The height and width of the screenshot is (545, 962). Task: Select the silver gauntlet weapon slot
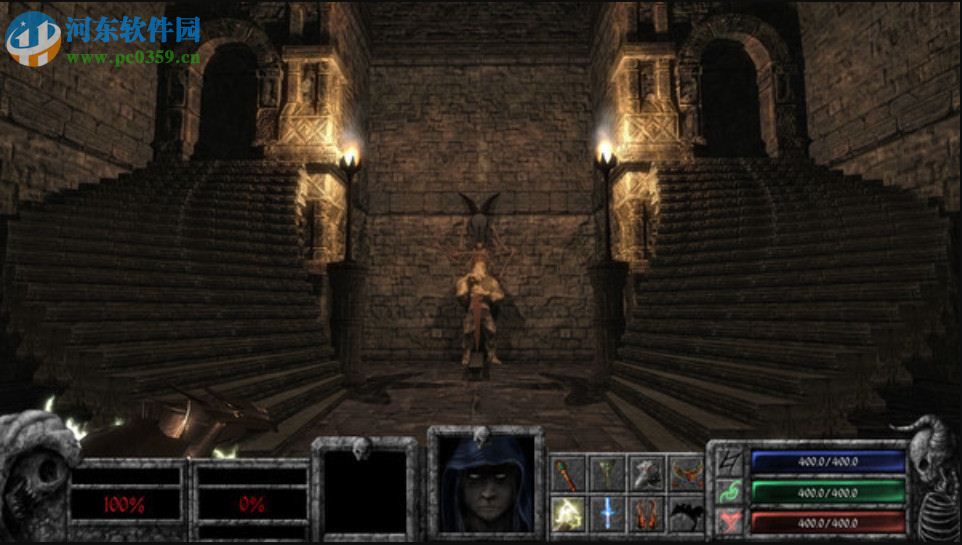646,472
